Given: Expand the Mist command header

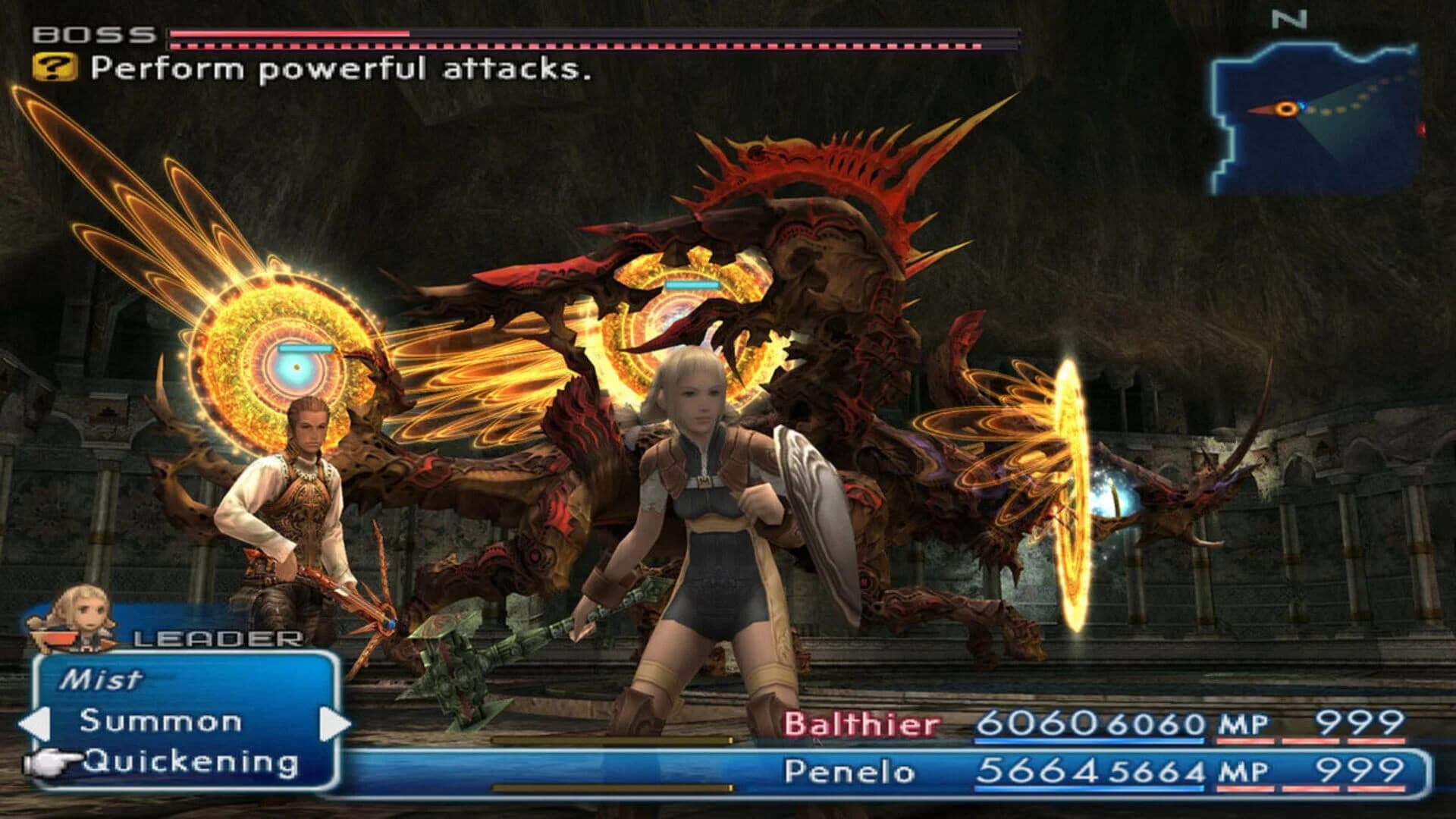Looking at the screenshot, I should 102,681.
